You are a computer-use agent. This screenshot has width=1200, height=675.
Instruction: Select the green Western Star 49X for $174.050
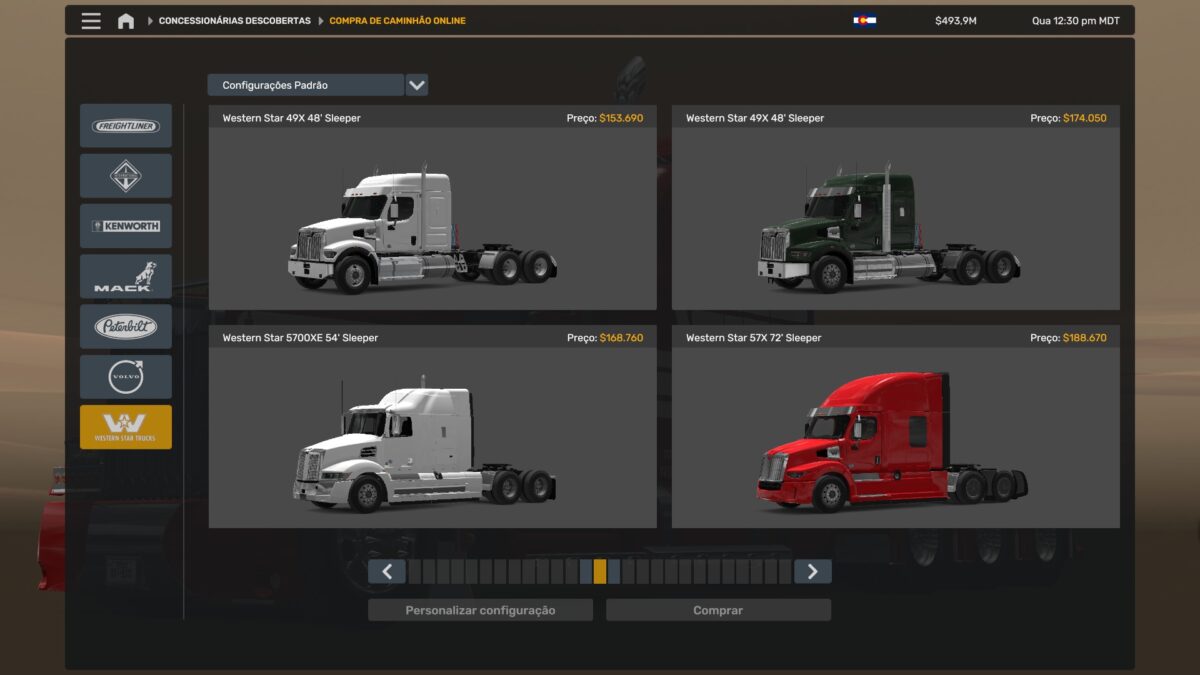click(x=895, y=218)
